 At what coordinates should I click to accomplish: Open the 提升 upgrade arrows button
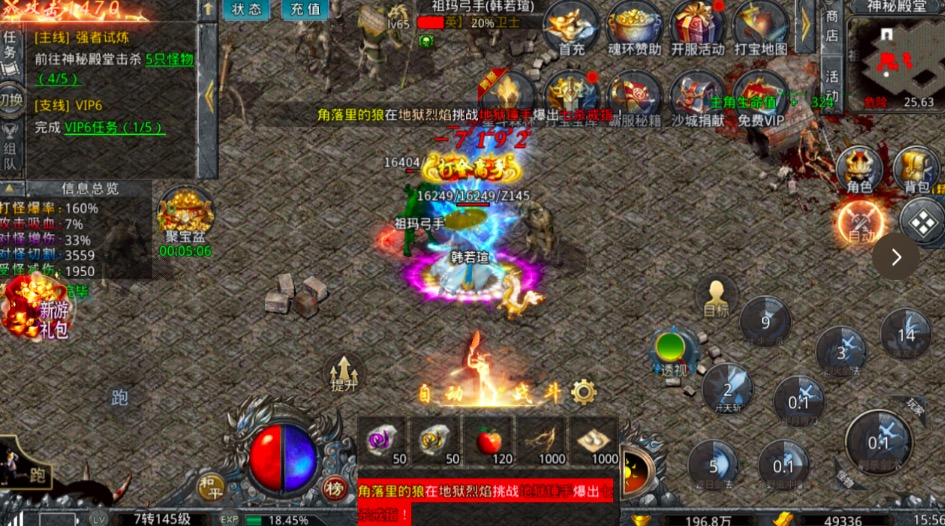coord(343,376)
